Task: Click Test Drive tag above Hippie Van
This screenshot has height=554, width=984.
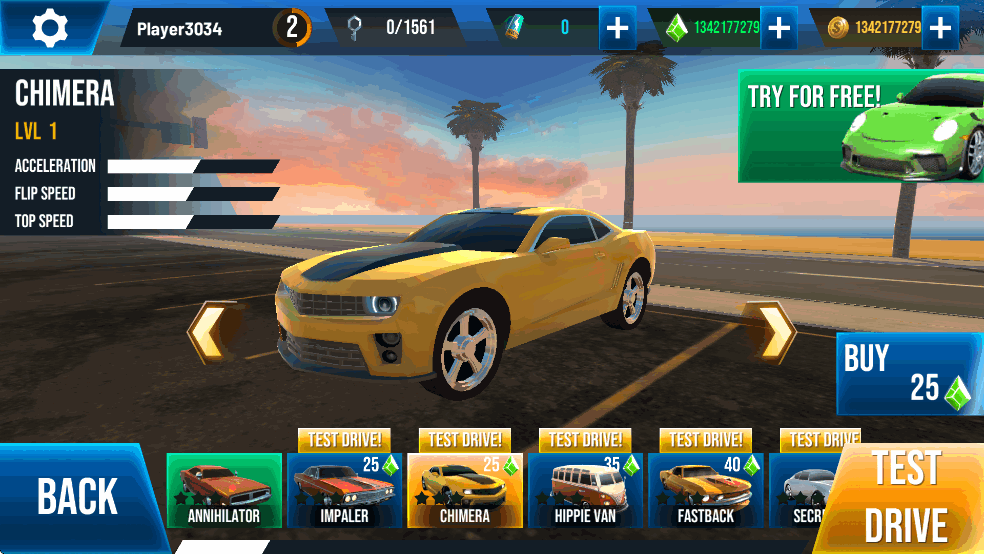Action: [x=585, y=440]
